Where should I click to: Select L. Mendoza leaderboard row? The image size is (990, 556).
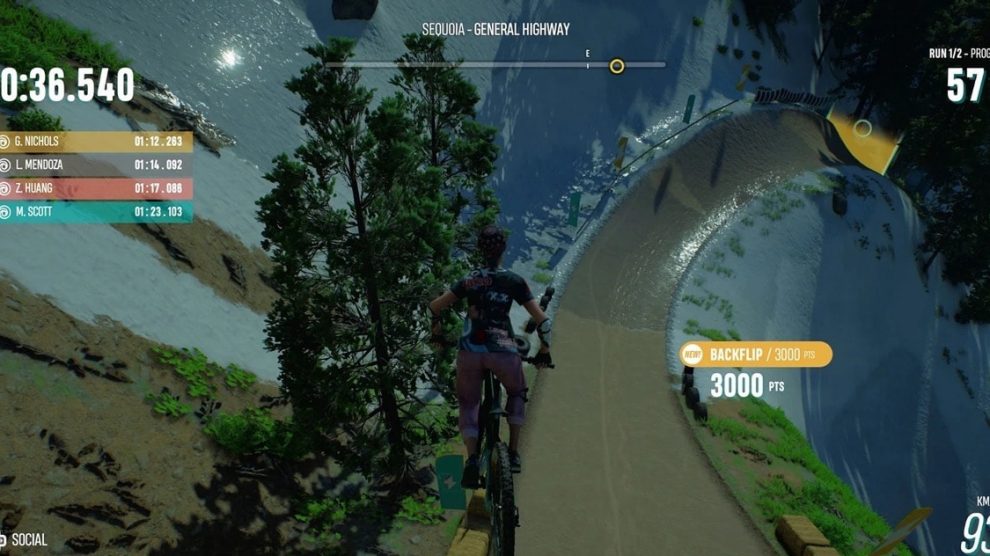point(95,165)
